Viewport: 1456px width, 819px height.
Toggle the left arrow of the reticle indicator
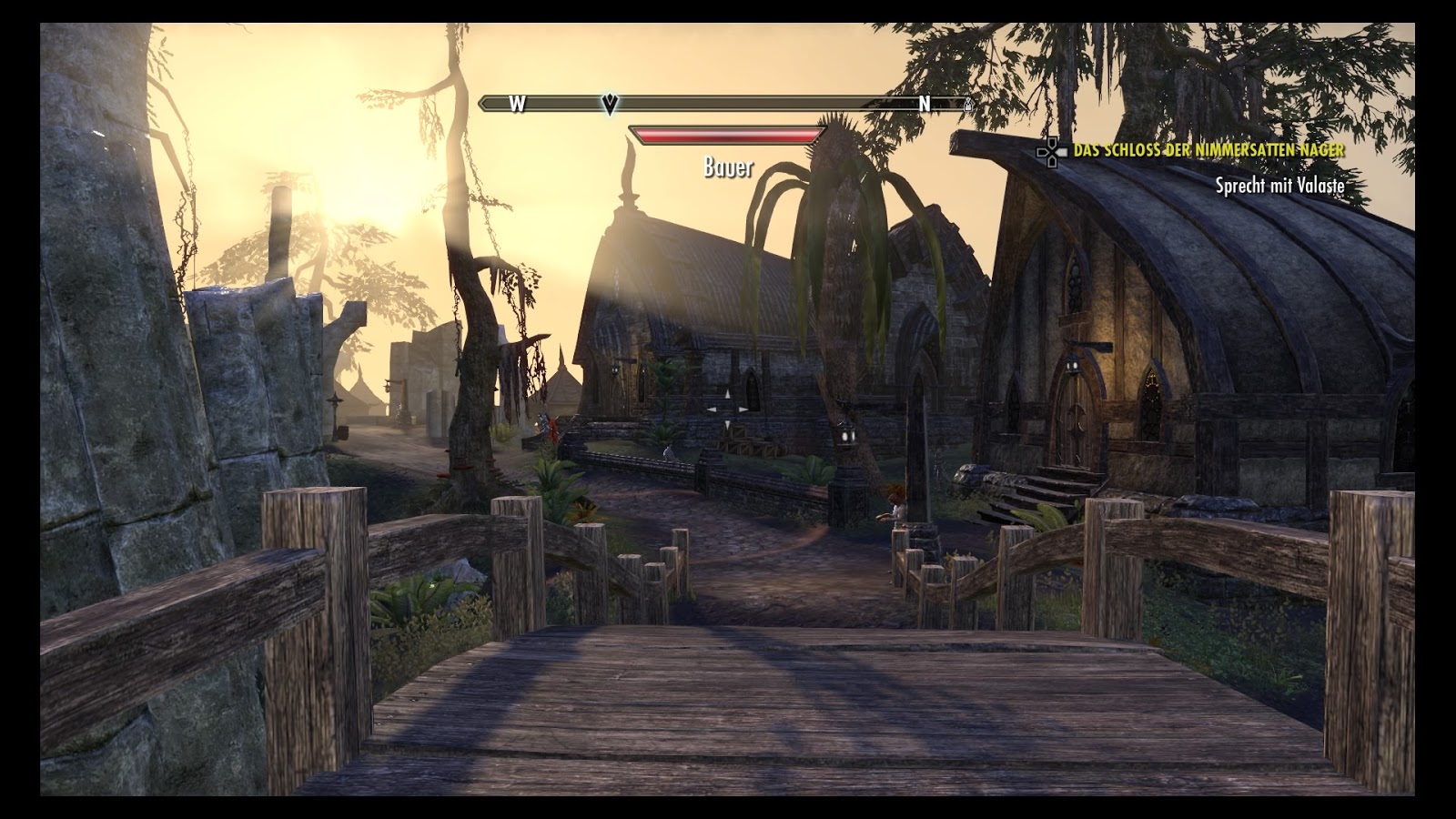point(712,409)
